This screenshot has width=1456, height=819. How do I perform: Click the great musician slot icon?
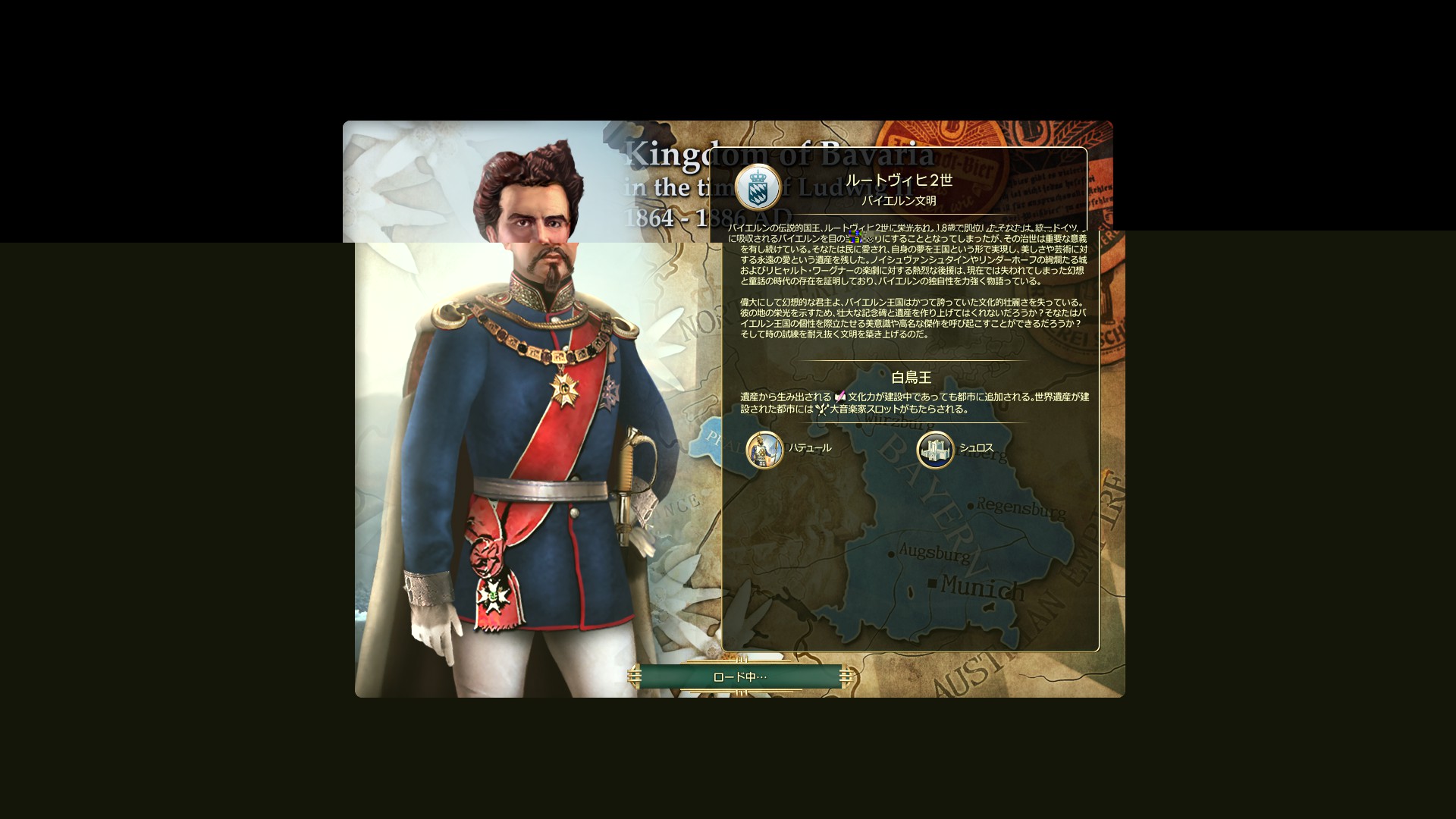coord(824,409)
